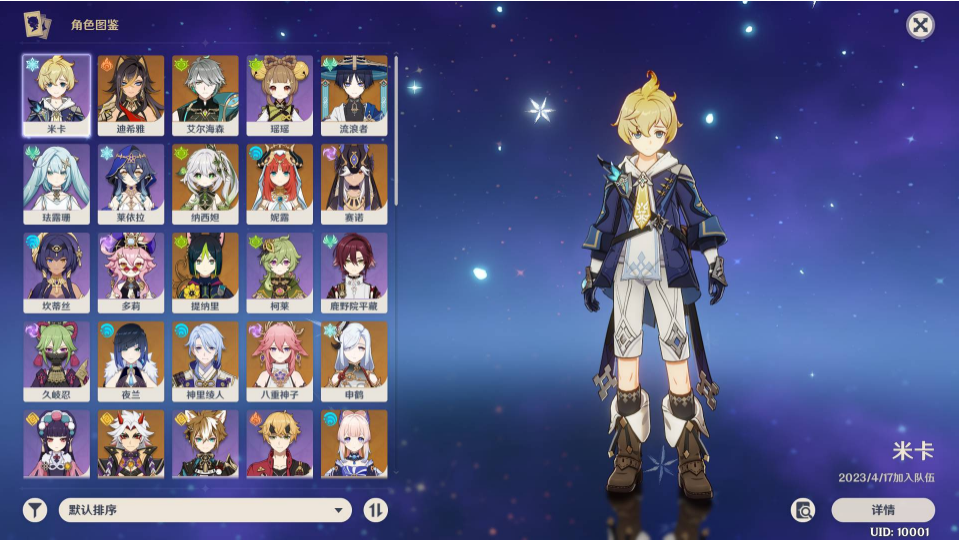Toggle the sort order arrows button
Image resolution: width=960 pixels, height=540 pixels.
(x=375, y=510)
